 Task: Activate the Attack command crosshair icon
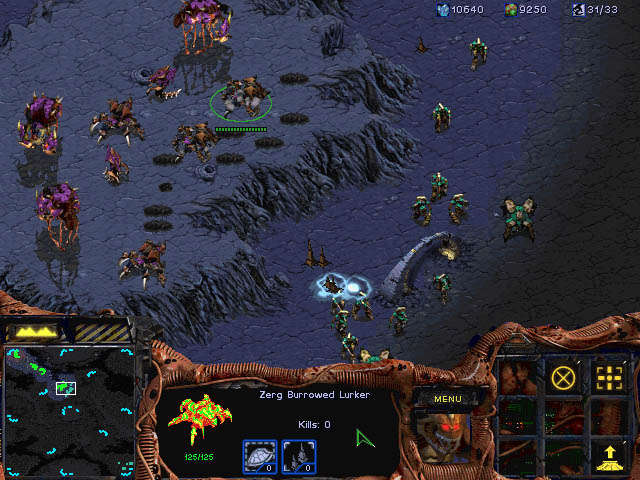pos(607,378)
